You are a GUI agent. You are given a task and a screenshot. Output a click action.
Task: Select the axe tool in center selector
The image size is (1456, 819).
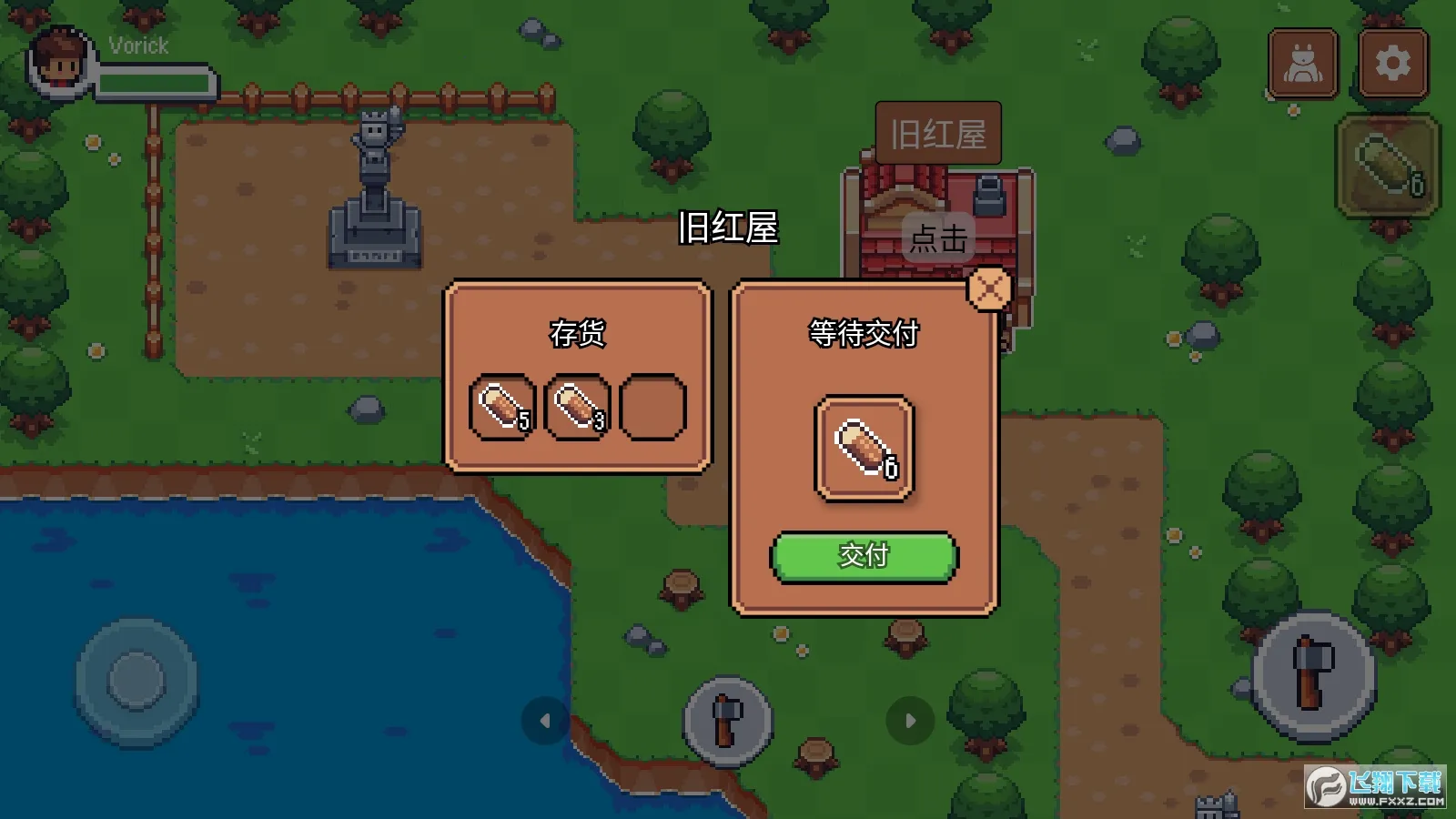coord(727,721)
